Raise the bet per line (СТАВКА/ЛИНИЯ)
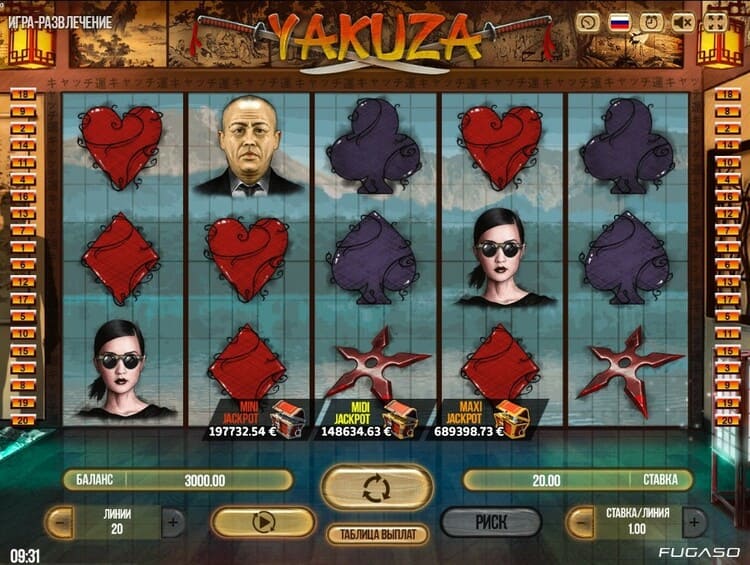The image size is (750, 565). point(694,521)
